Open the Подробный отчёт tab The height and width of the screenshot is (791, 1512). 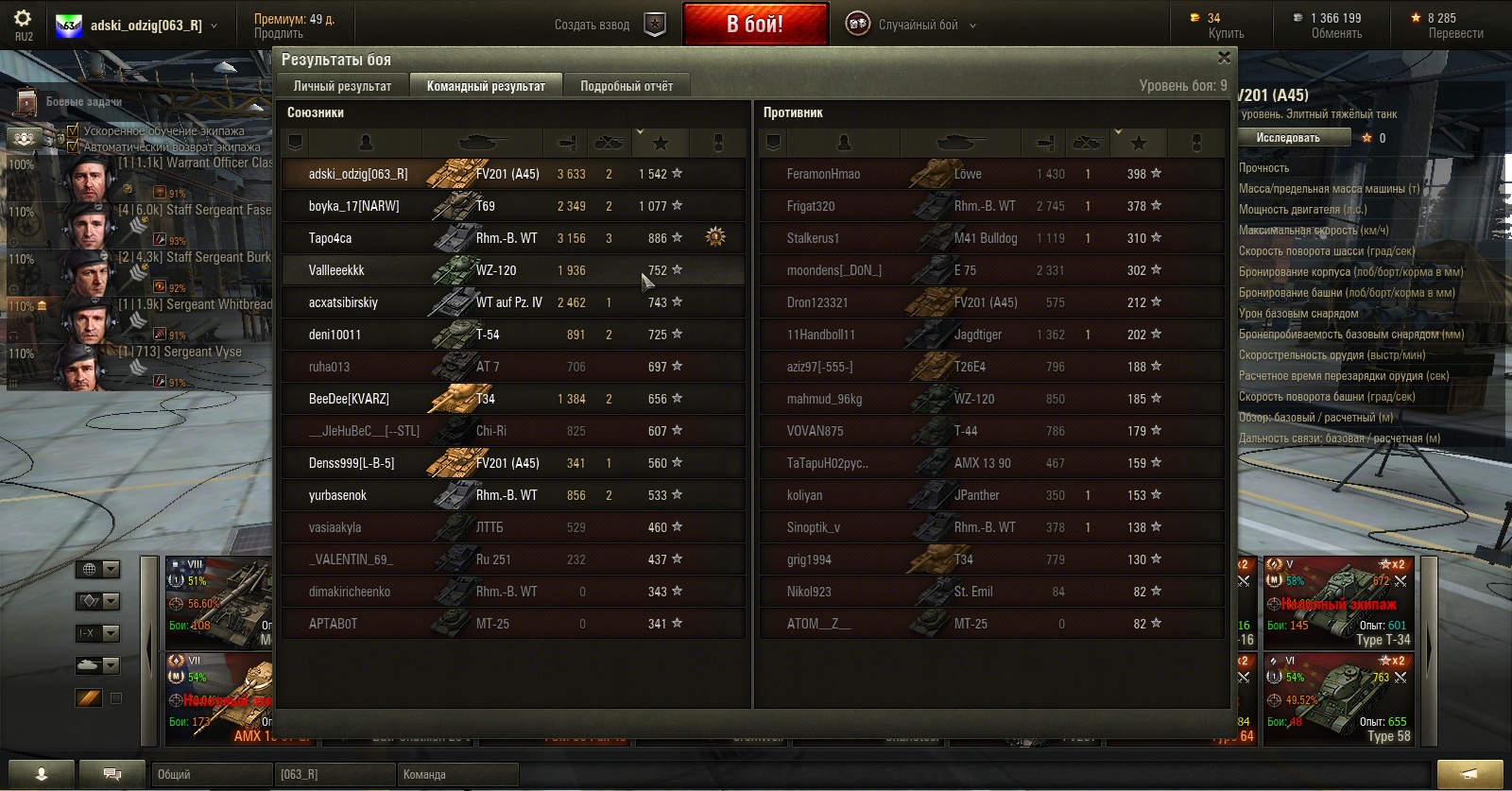pos(626,86)
